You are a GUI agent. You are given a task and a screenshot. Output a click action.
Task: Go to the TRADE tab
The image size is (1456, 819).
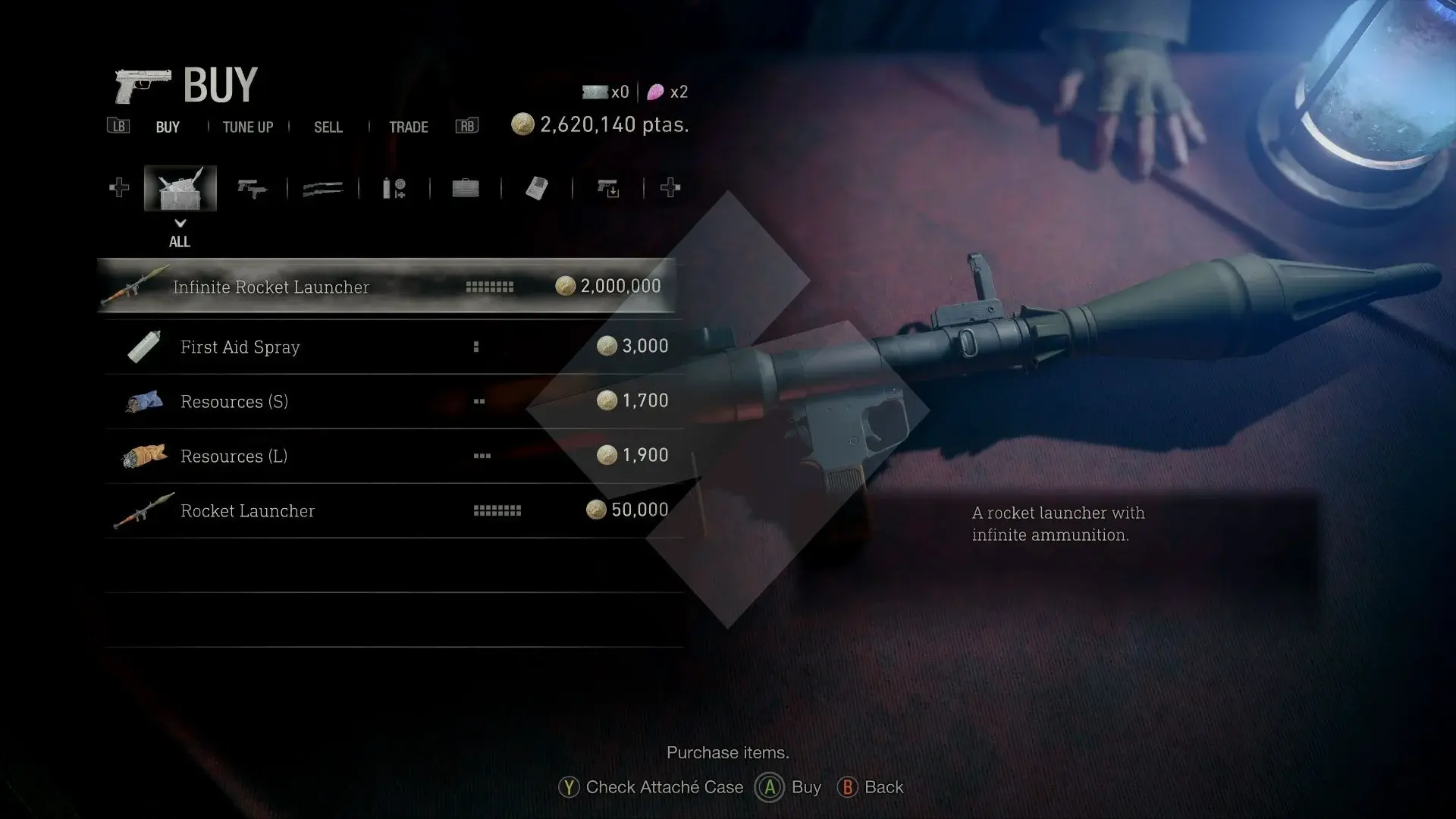(x=408, y=127)
